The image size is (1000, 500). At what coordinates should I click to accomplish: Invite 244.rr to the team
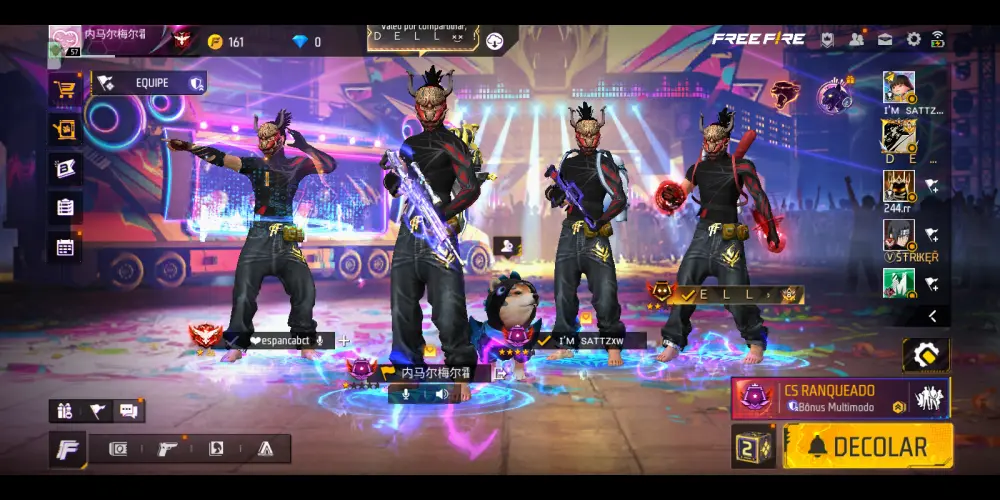[931, 185]
